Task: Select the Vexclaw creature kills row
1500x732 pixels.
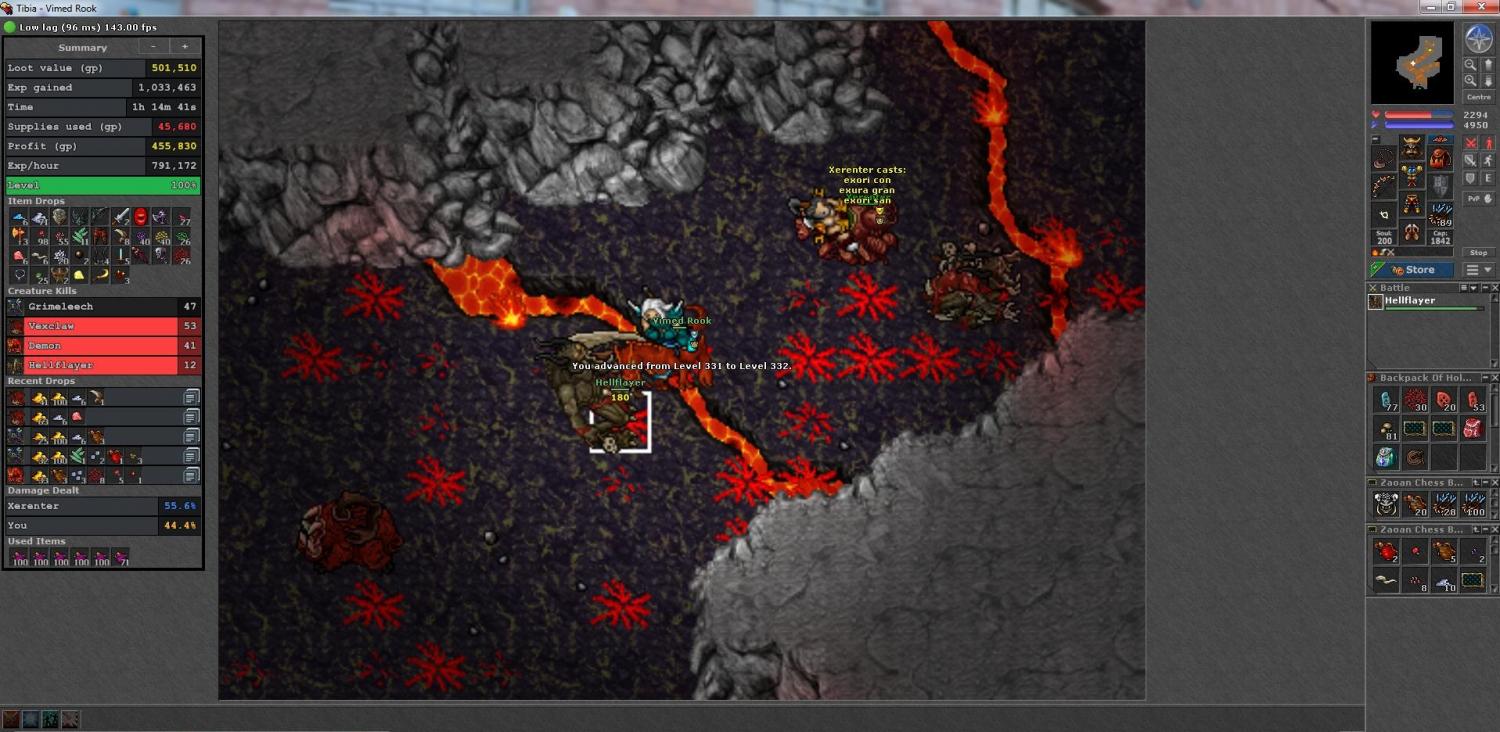Action: click(102, 326)
